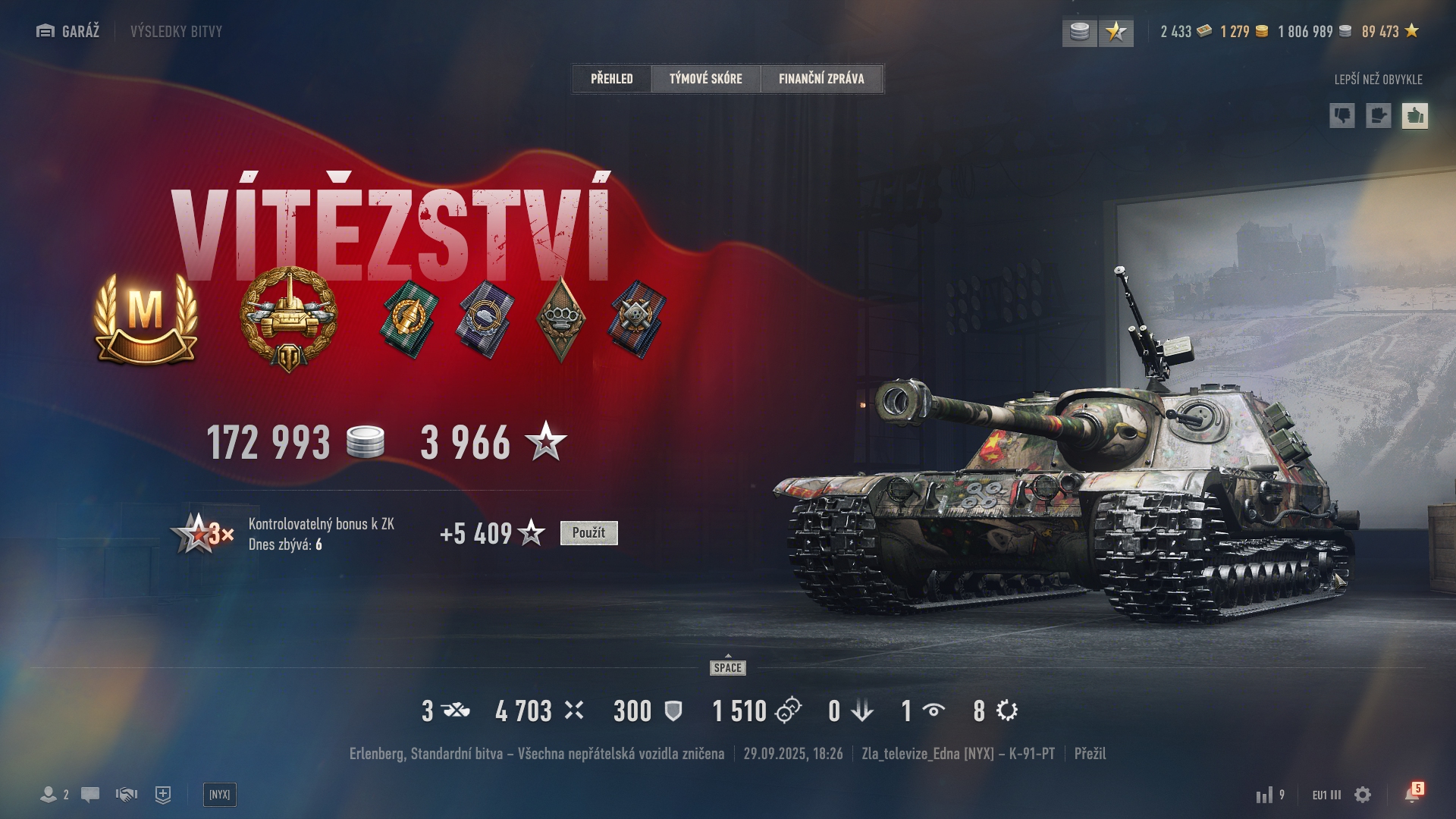
Task: View the brass knuckles diamond medal
Action: click(x=560, y=318)
